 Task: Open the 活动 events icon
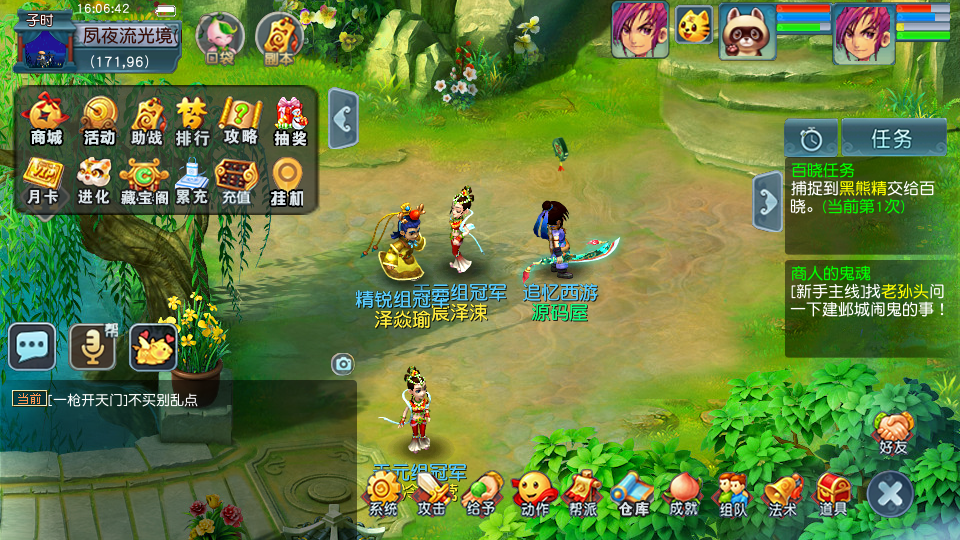click(99, 120)
